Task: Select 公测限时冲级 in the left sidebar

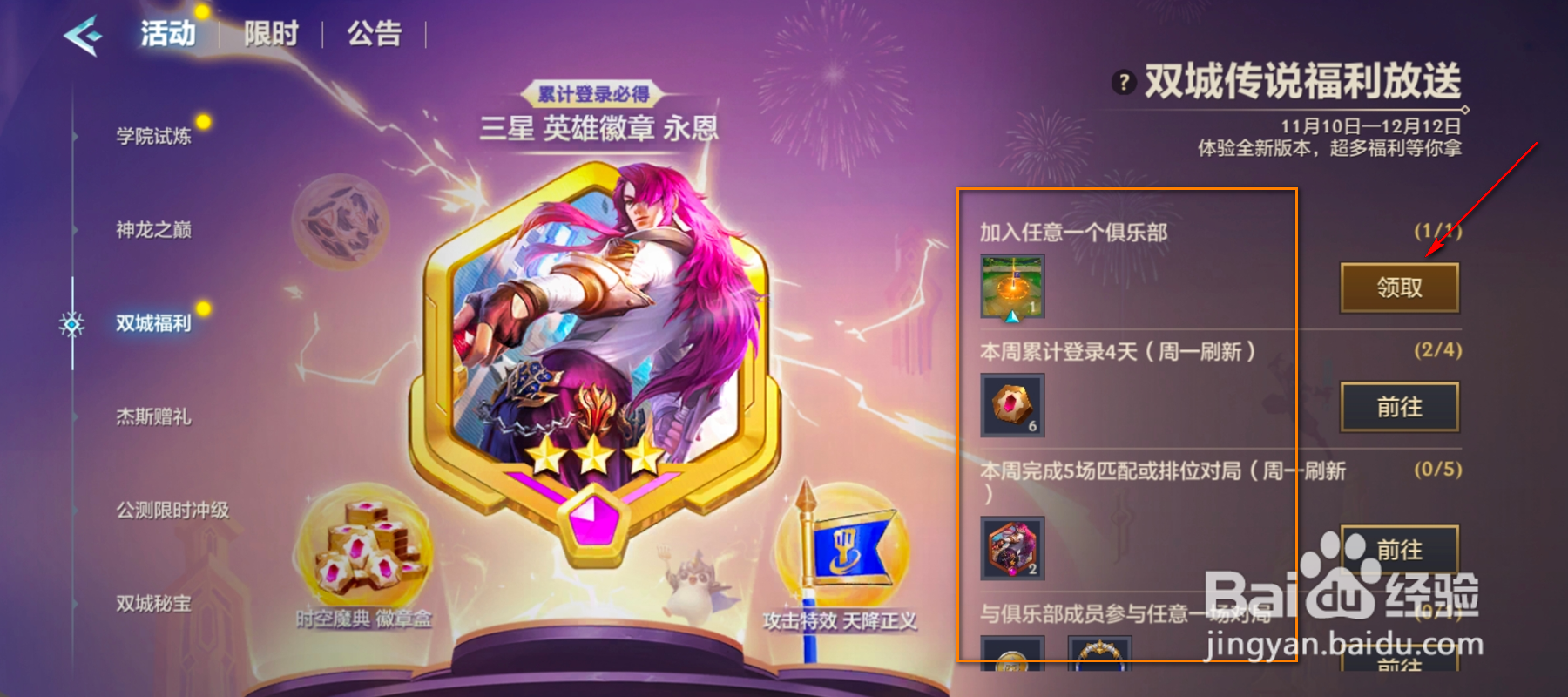Action: (170, 510)
